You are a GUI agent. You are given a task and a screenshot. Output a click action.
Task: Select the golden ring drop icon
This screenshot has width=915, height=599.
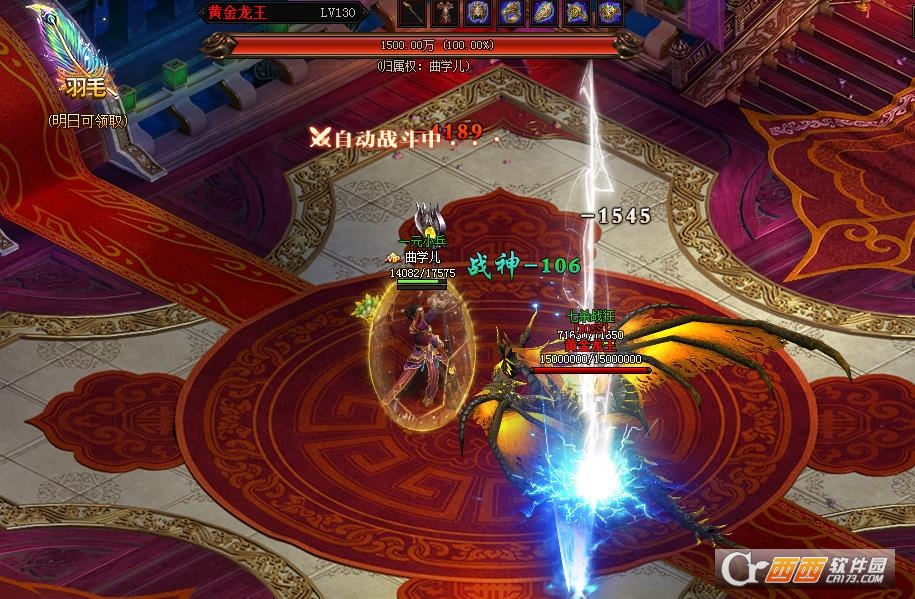point(511,13)
